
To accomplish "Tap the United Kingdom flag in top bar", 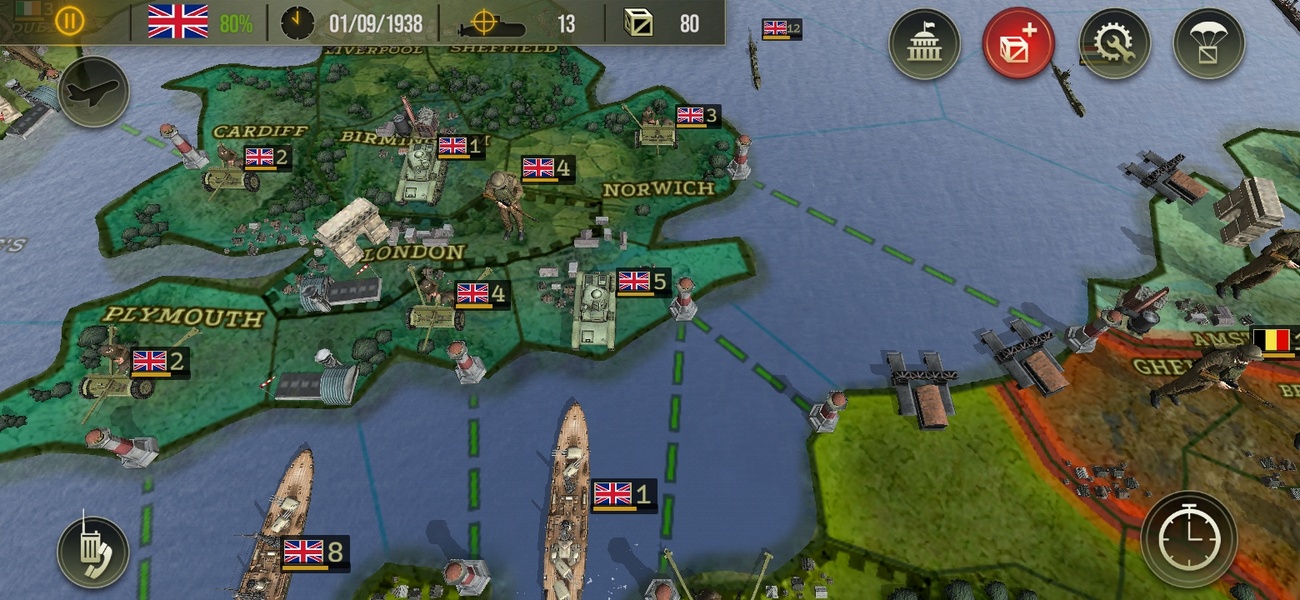I will (x=178, y=21).
